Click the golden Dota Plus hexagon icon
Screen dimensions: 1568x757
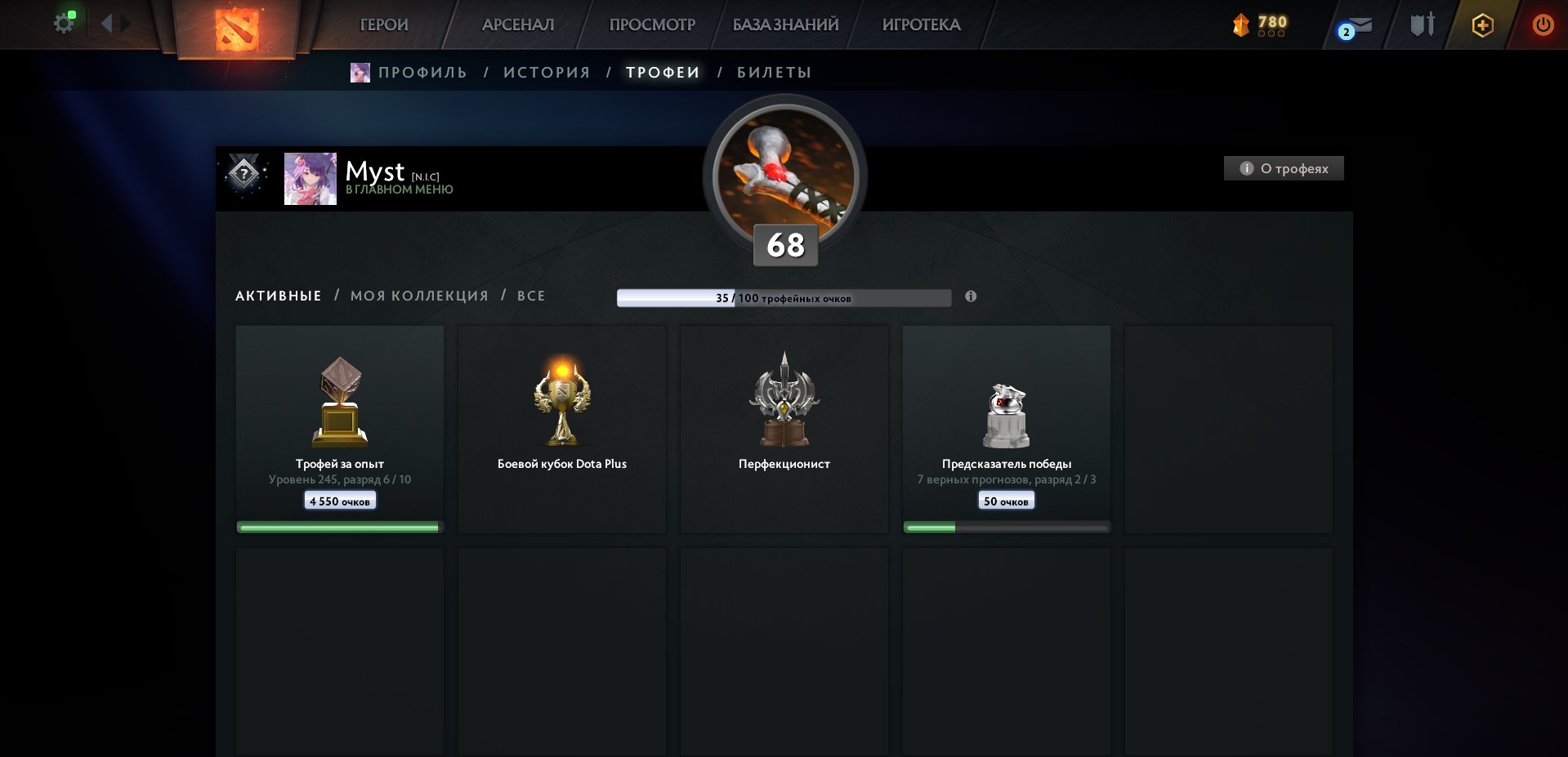pyautogui.click(x=1481, y=24)
